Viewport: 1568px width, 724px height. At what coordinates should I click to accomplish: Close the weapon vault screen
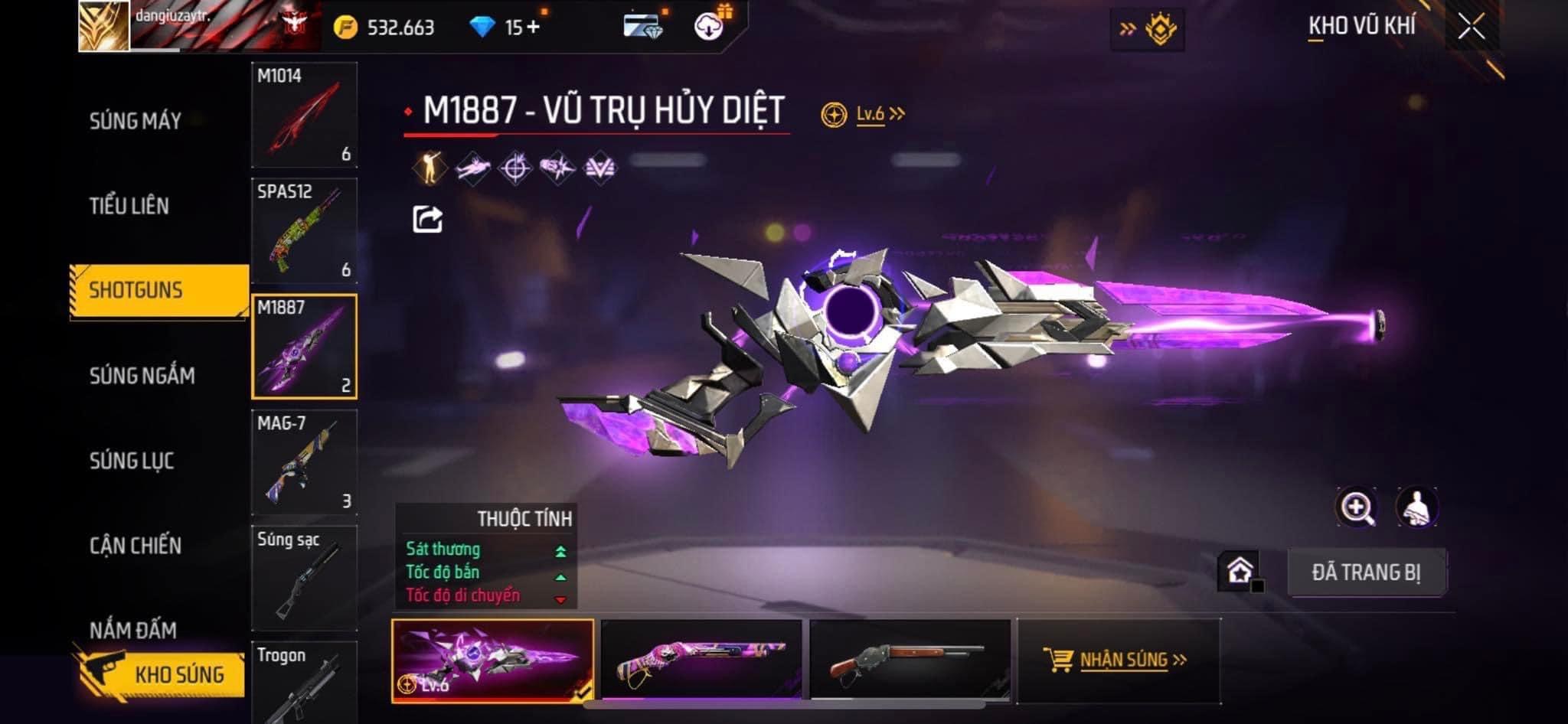pos(1471,28)
